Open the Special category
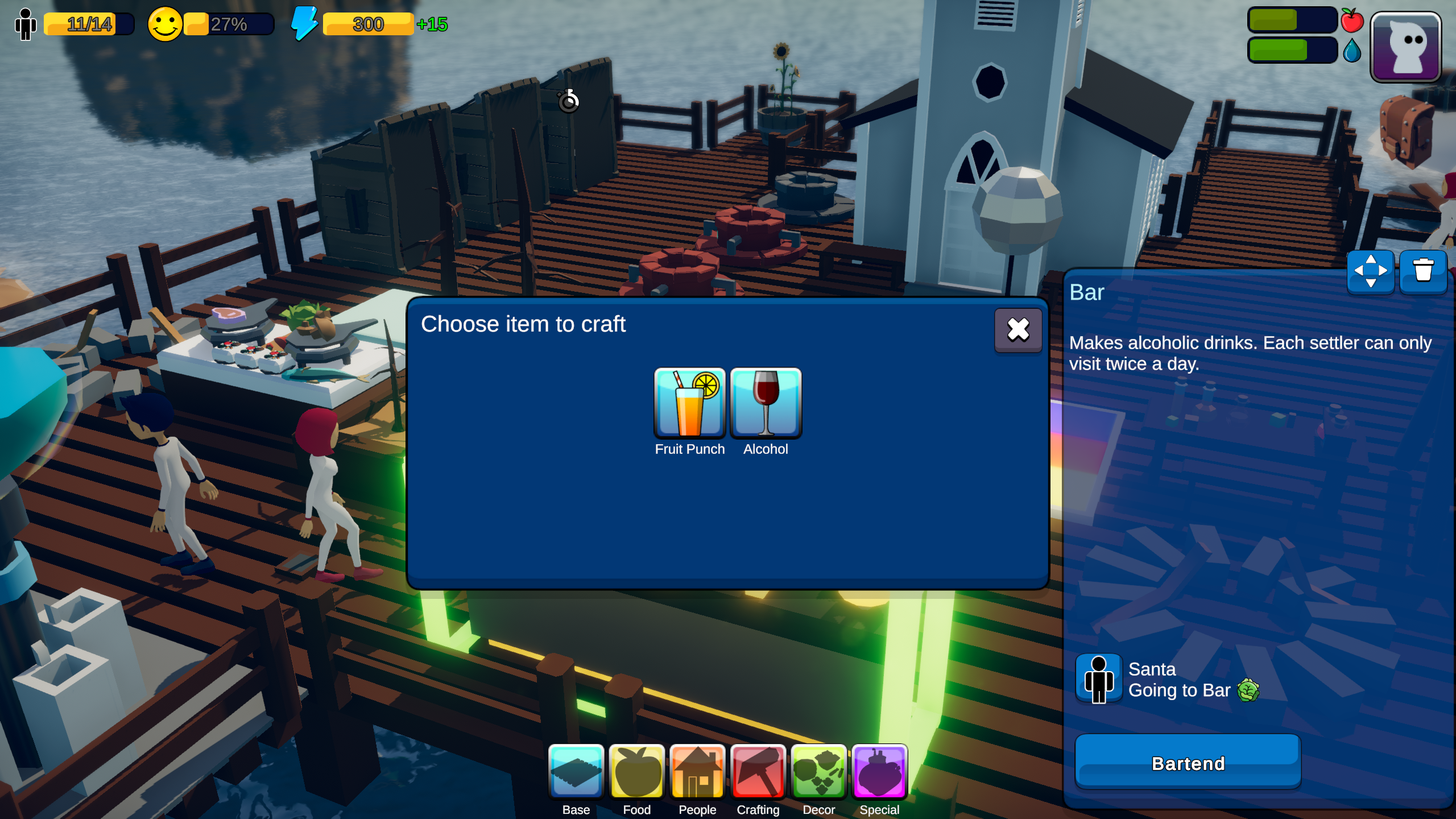Viewport: 1456px width, 819px height. (x=879, y=772)
